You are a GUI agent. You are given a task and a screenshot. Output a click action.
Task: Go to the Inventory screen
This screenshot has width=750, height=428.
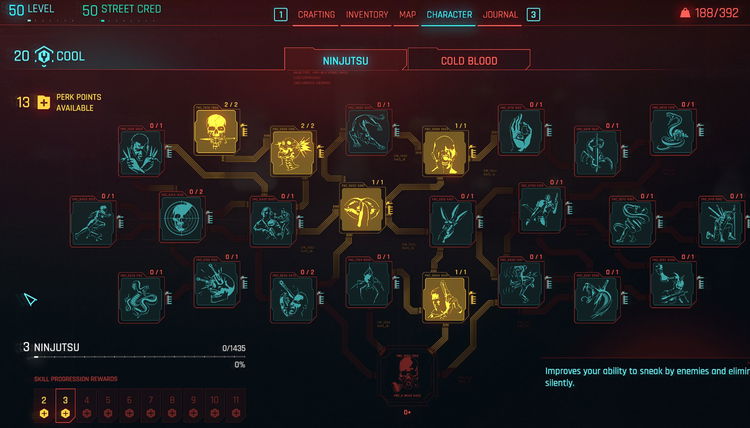coord(367,15)
